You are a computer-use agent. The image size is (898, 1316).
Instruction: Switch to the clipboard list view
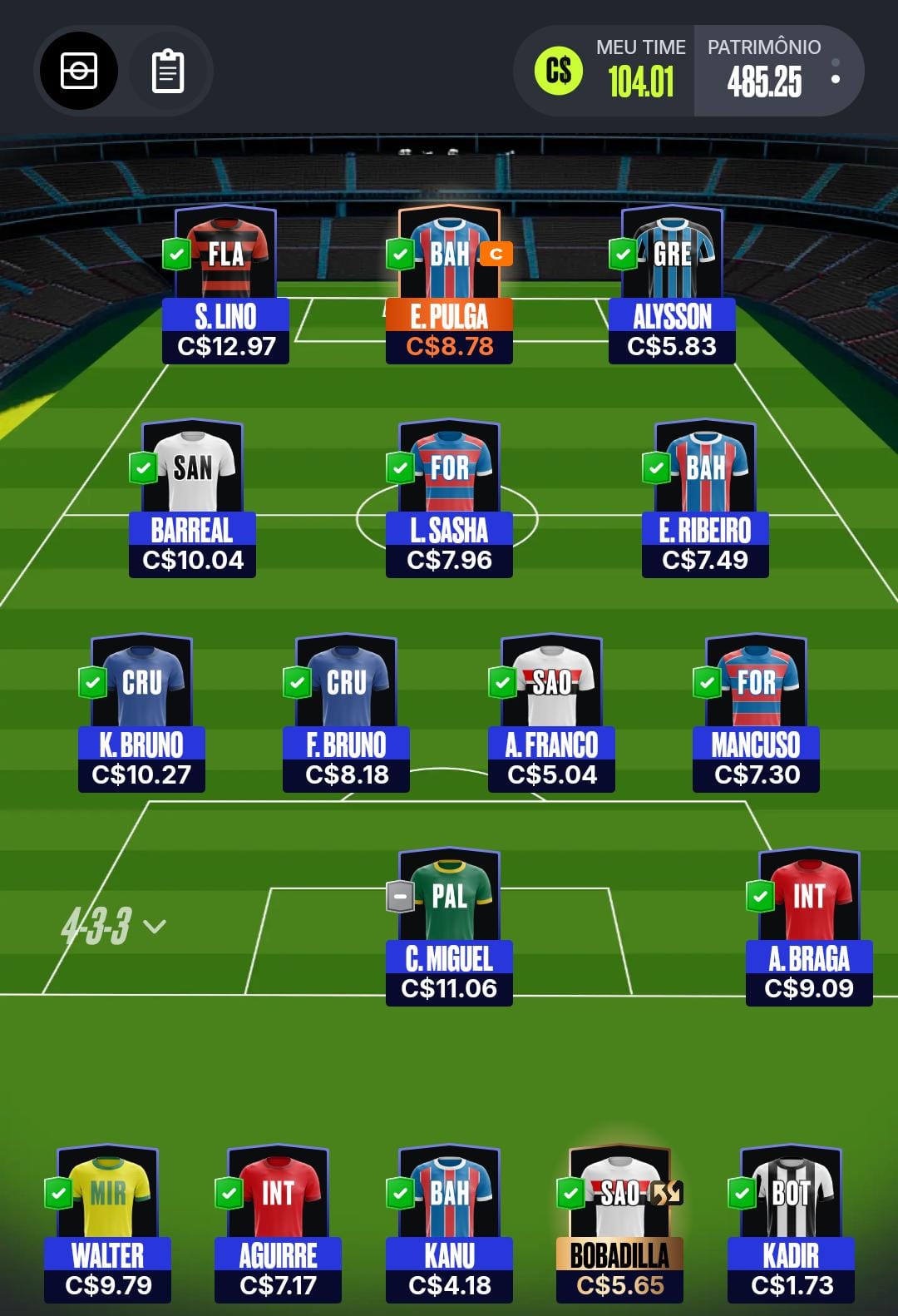pos(168,72)
